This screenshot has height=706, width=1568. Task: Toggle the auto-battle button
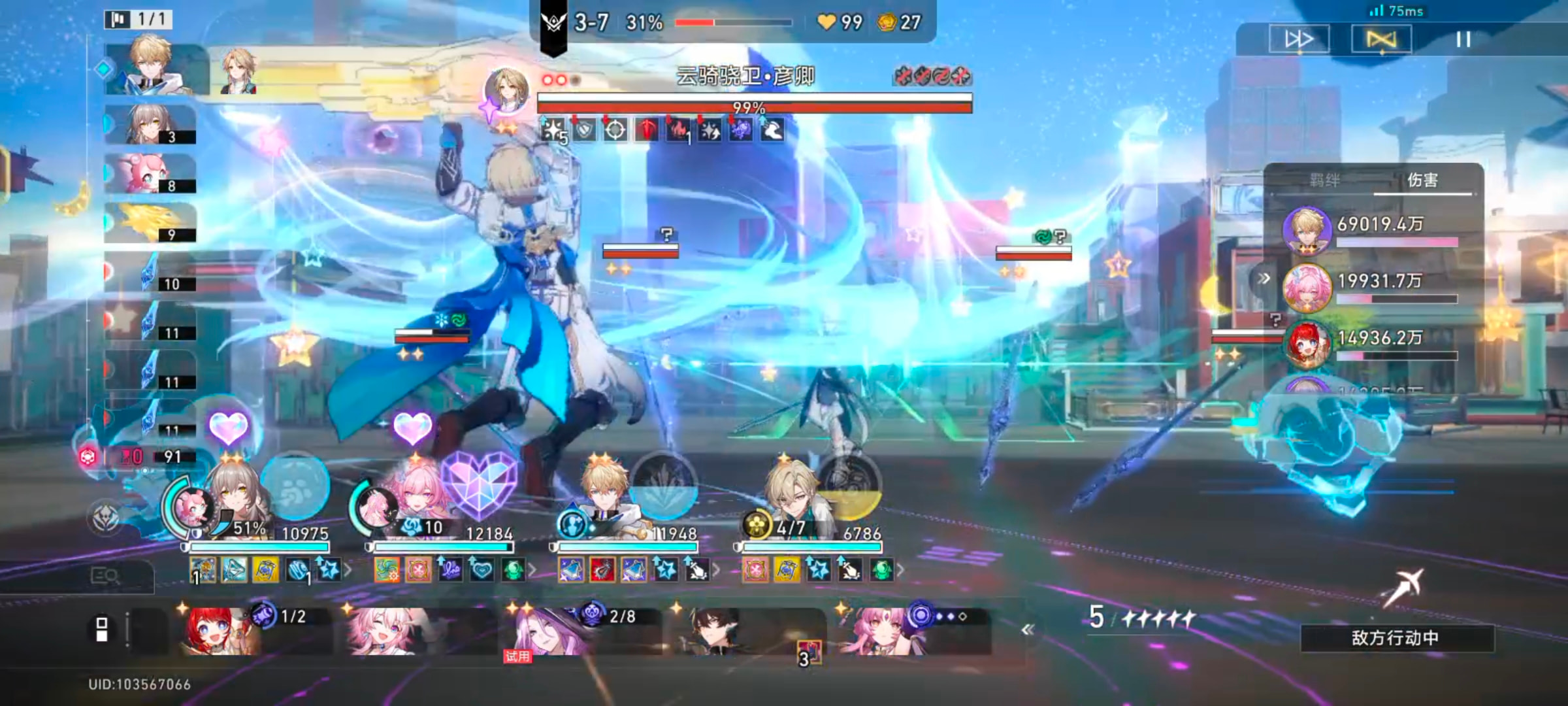1380,40
